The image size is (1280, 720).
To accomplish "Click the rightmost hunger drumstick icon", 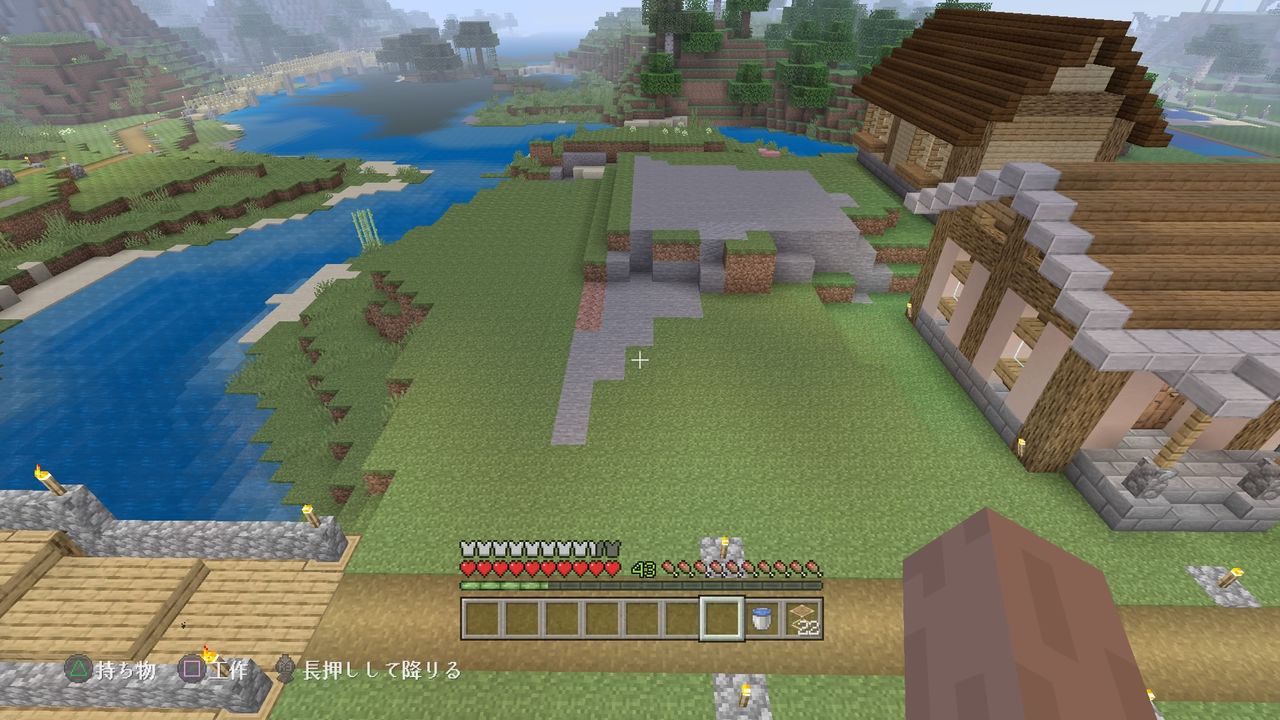I will 814,568.
